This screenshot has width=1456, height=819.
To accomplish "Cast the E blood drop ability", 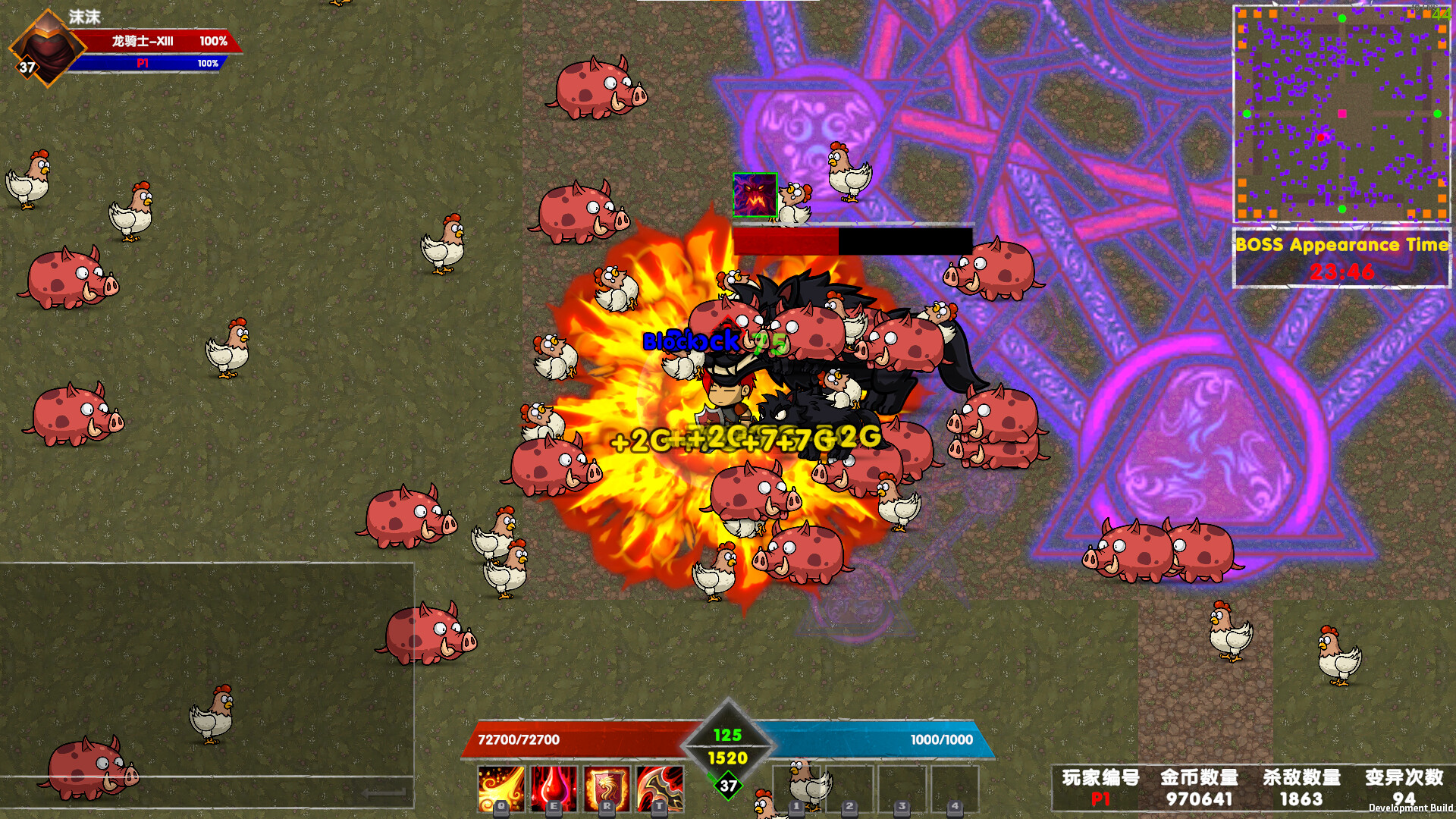I will click(553, 789).
